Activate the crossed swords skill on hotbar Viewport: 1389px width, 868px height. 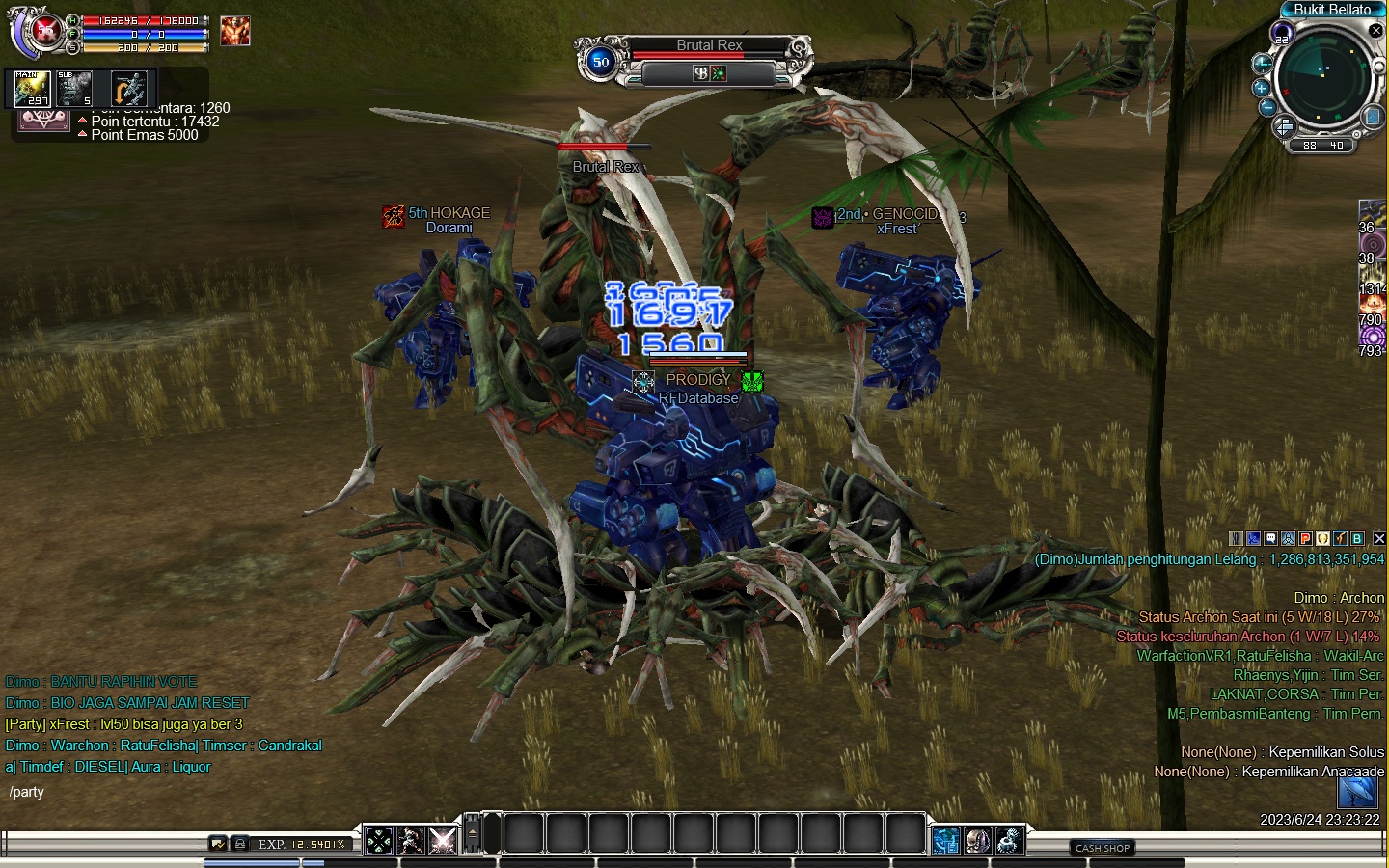click(443, 841)
